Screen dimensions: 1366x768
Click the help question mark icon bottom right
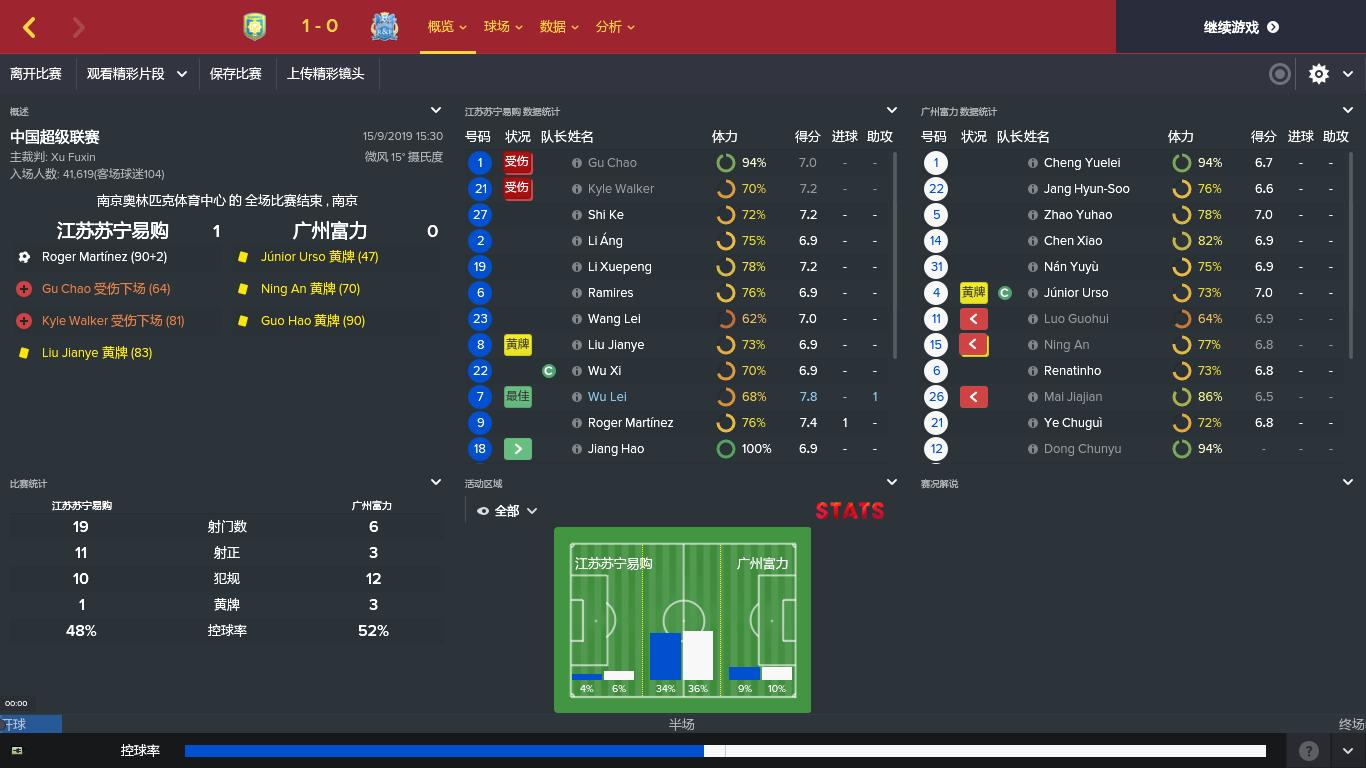coord(1308,750)
